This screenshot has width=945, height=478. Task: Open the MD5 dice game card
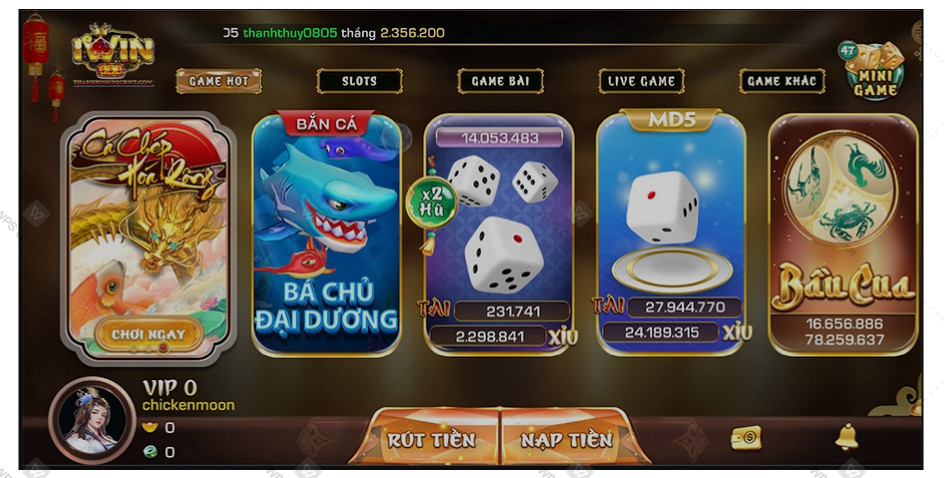[x=671, y=235]
